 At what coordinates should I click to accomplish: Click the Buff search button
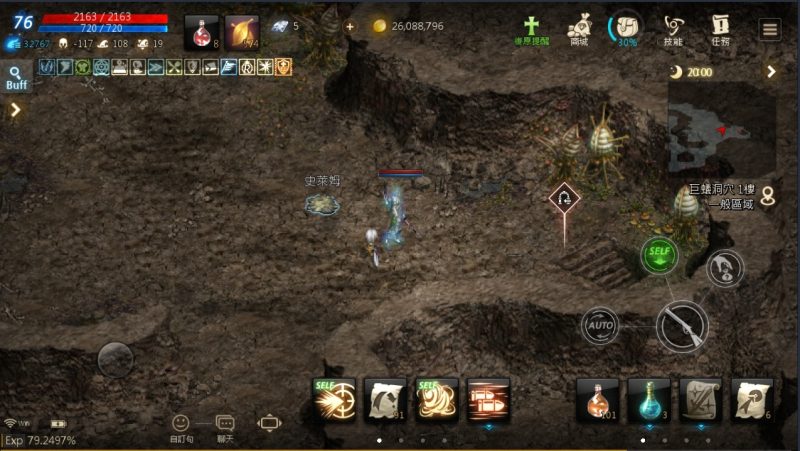[x=16, y=77]
